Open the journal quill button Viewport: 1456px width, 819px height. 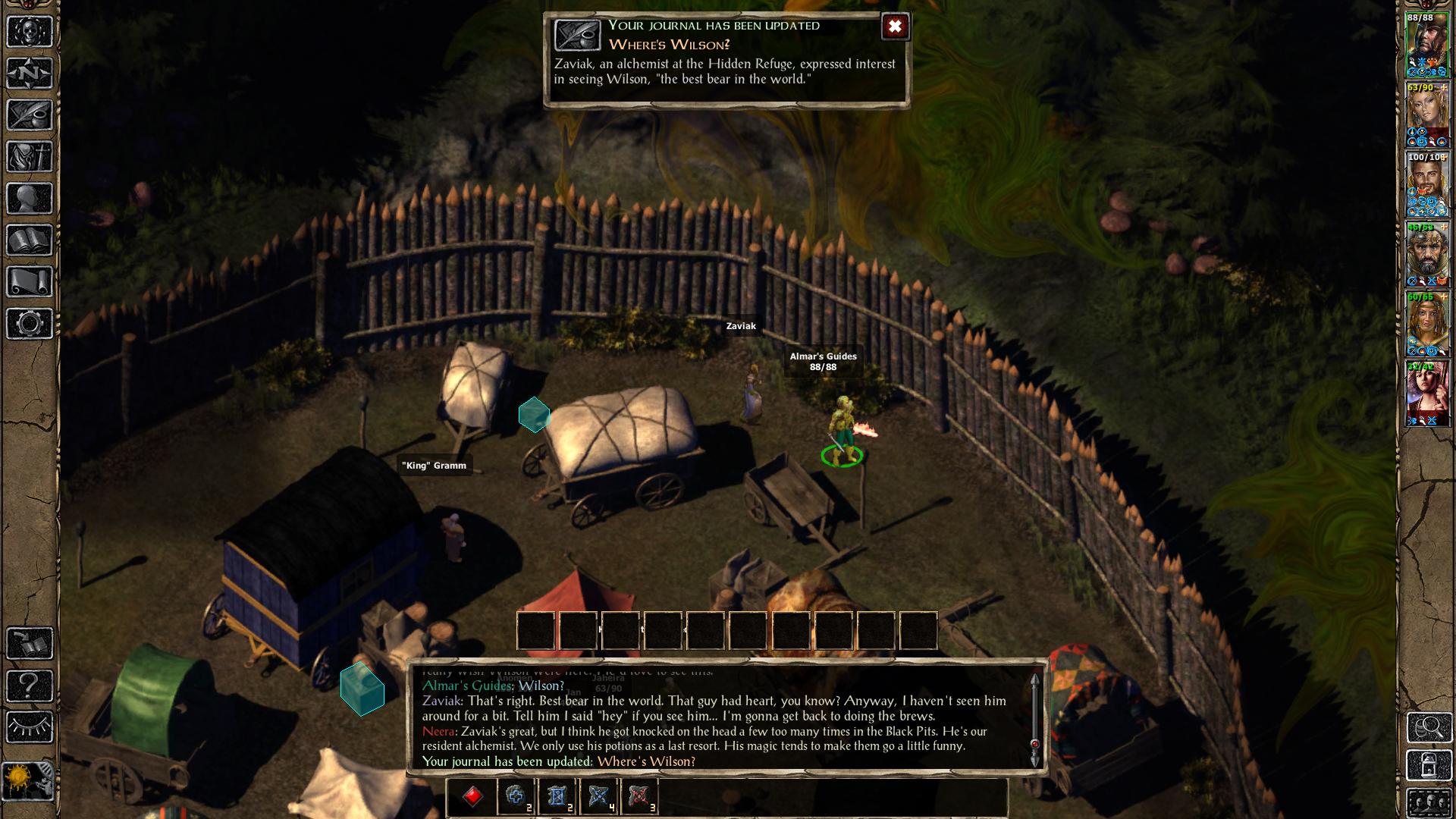click(x=30, y=115)
